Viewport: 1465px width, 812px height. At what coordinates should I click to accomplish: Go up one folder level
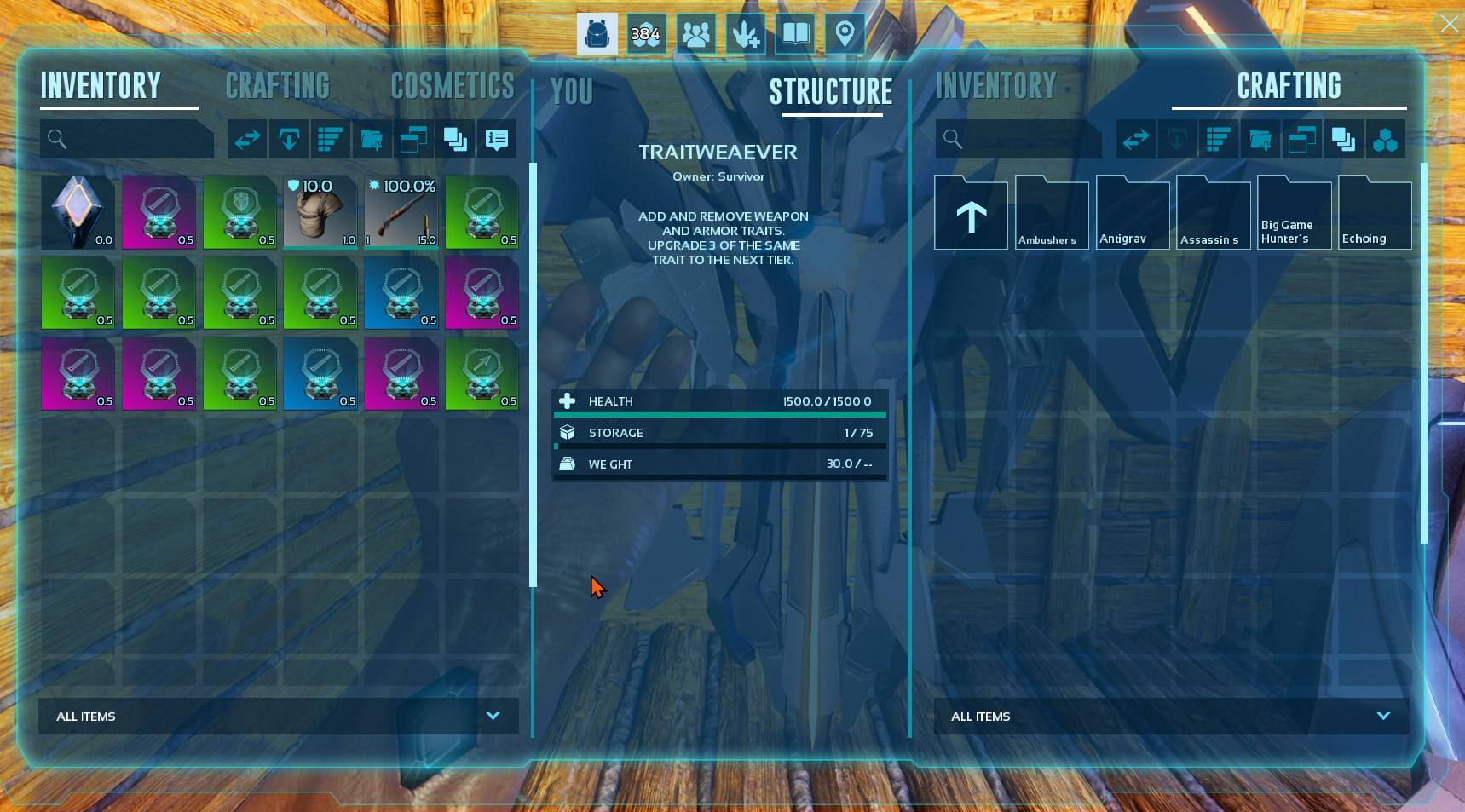(971, 213)
